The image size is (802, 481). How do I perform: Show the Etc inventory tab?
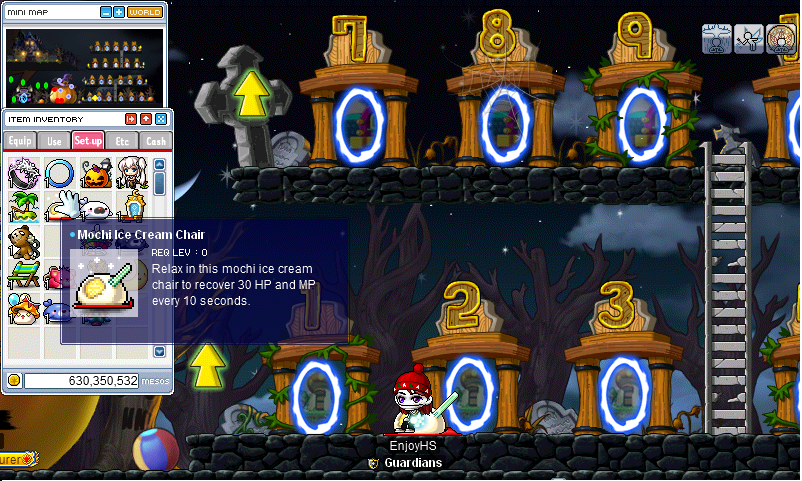click(x=122, y=141)
